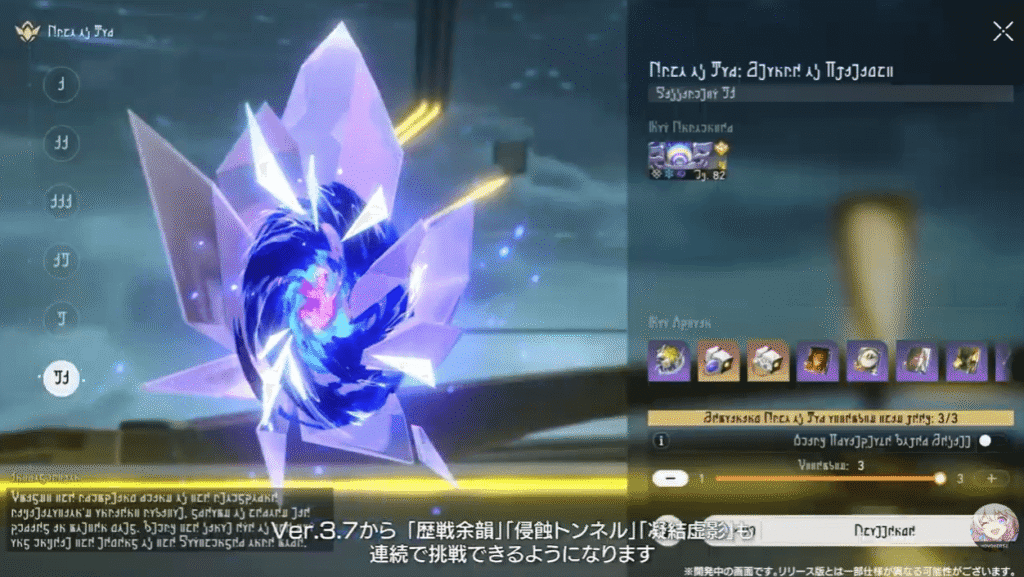Increase challenge count with plus button
Viewport: 1024px width, 577px height.
tap(990, 479)
